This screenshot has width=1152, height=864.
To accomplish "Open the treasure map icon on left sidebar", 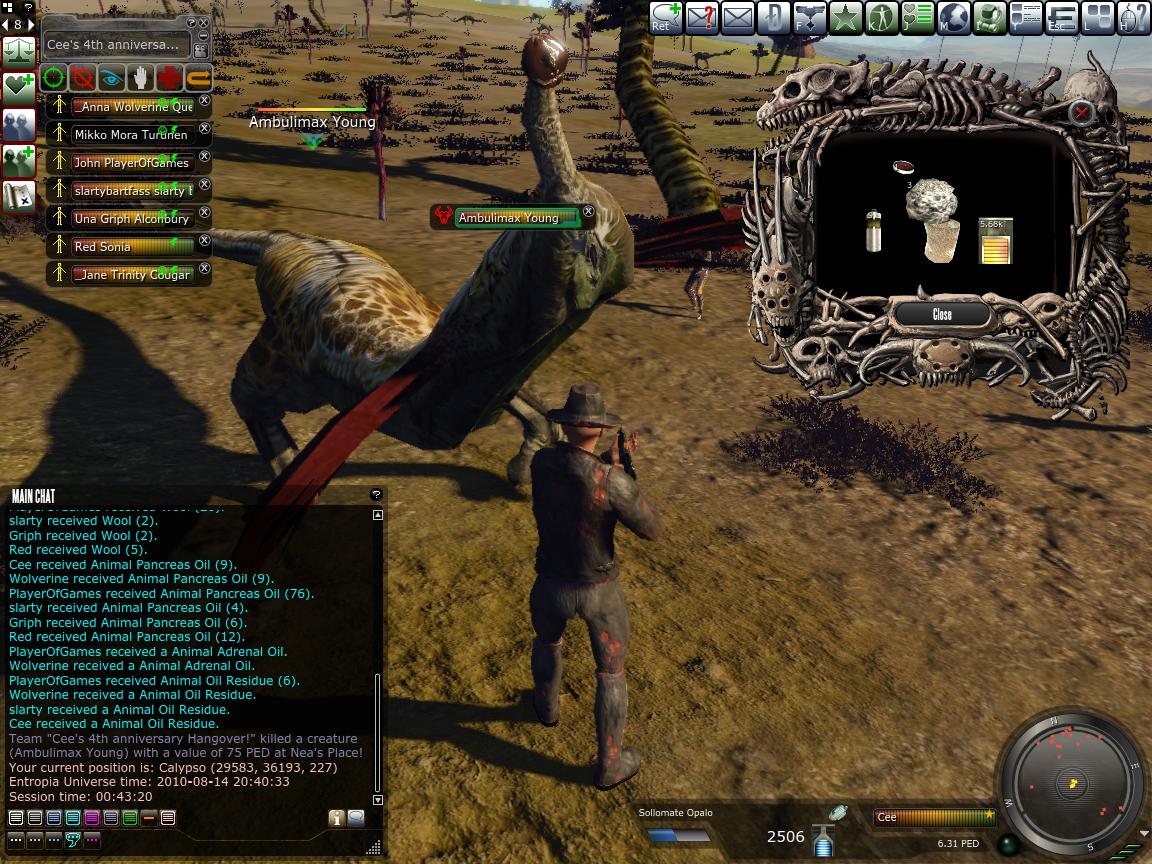I will point(19,196).
